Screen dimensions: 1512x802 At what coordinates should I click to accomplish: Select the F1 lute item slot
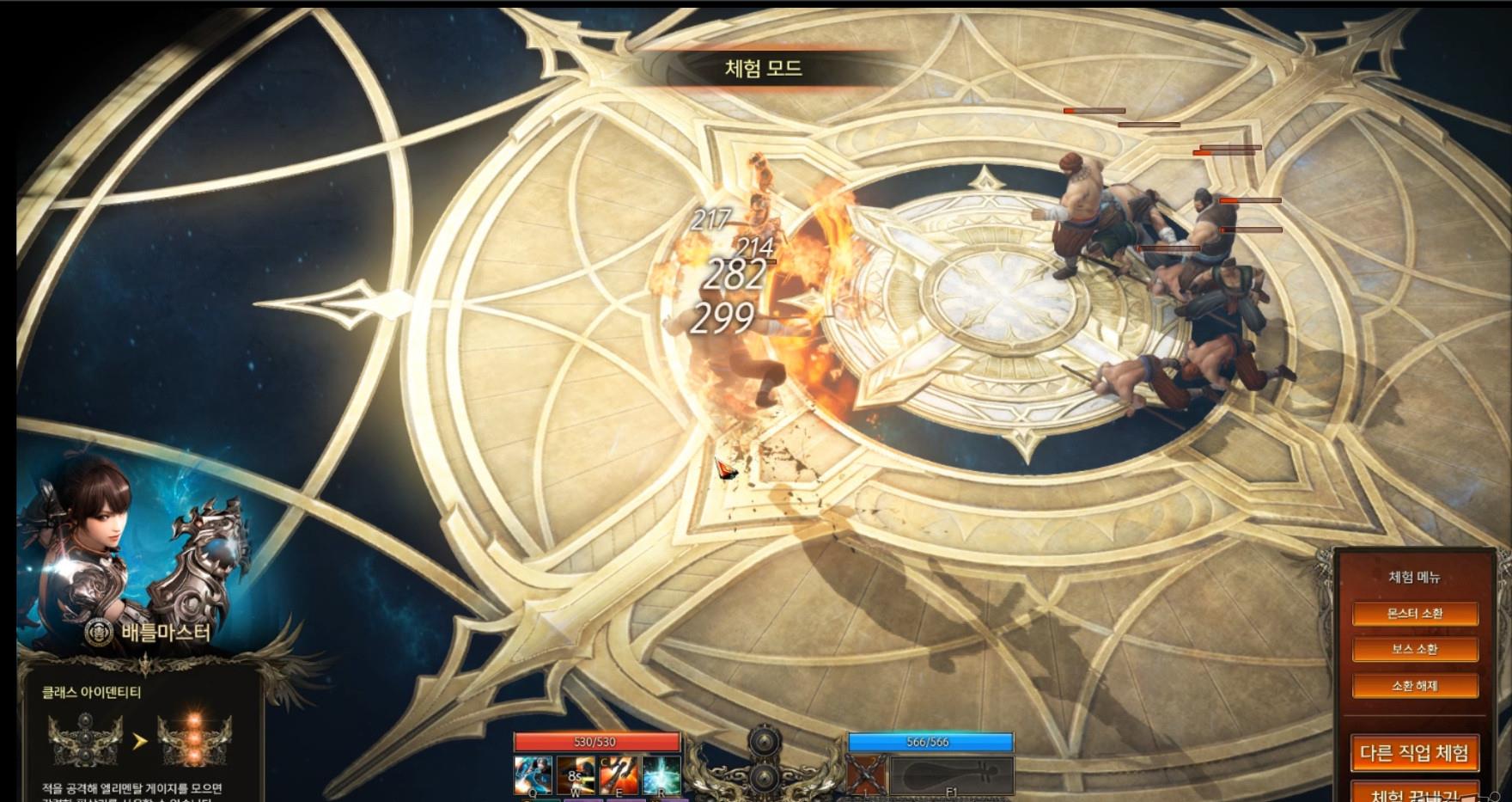(x=952, y=775)
